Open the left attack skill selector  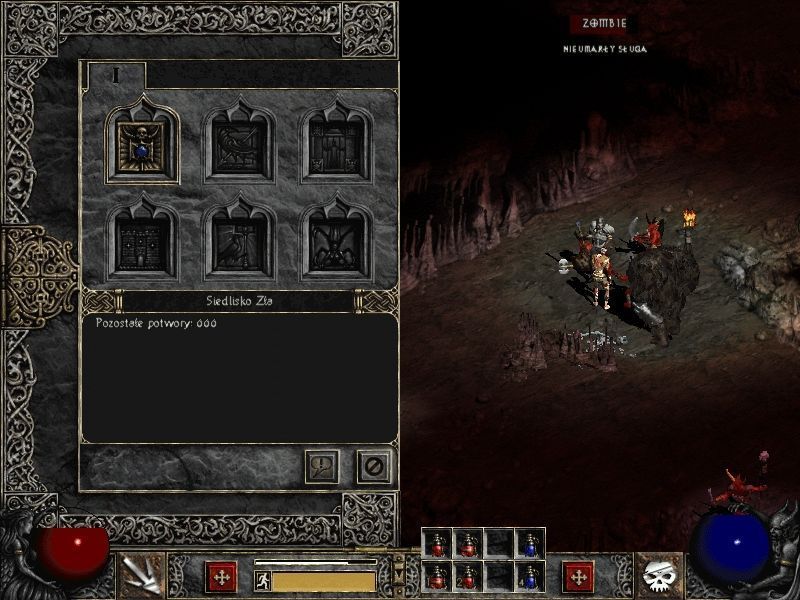tap(139, 575)
